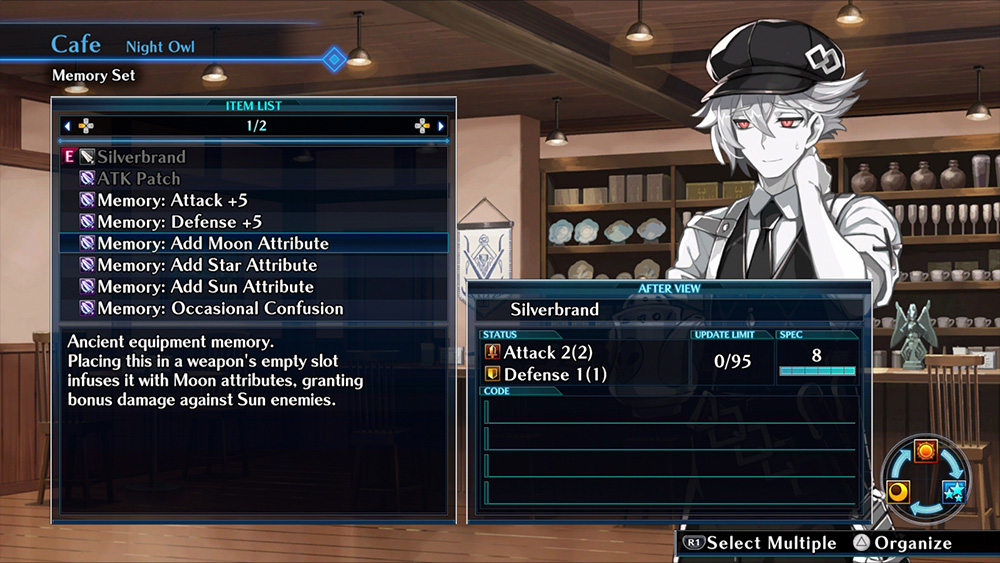Select Memory: Add Moon Attribute

click(x=212, y=243)
